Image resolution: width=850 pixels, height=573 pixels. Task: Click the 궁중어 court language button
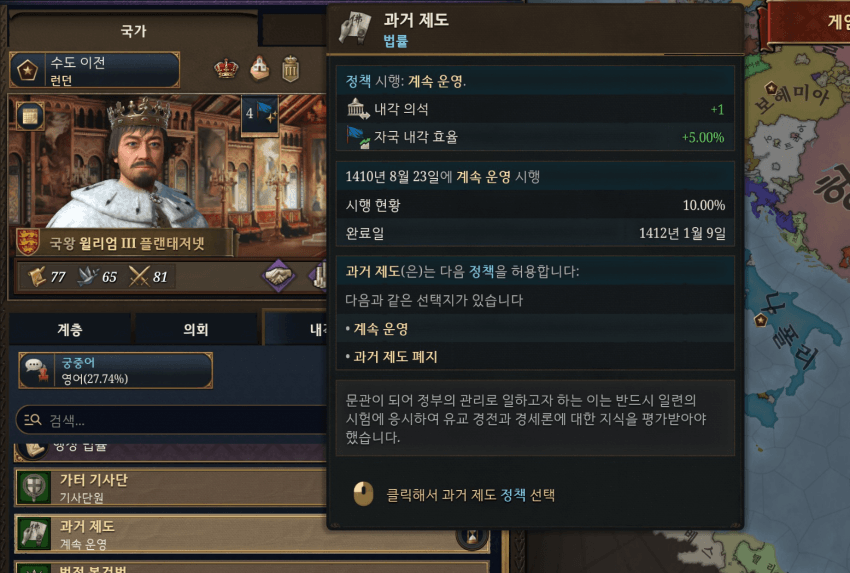point(115,370)
